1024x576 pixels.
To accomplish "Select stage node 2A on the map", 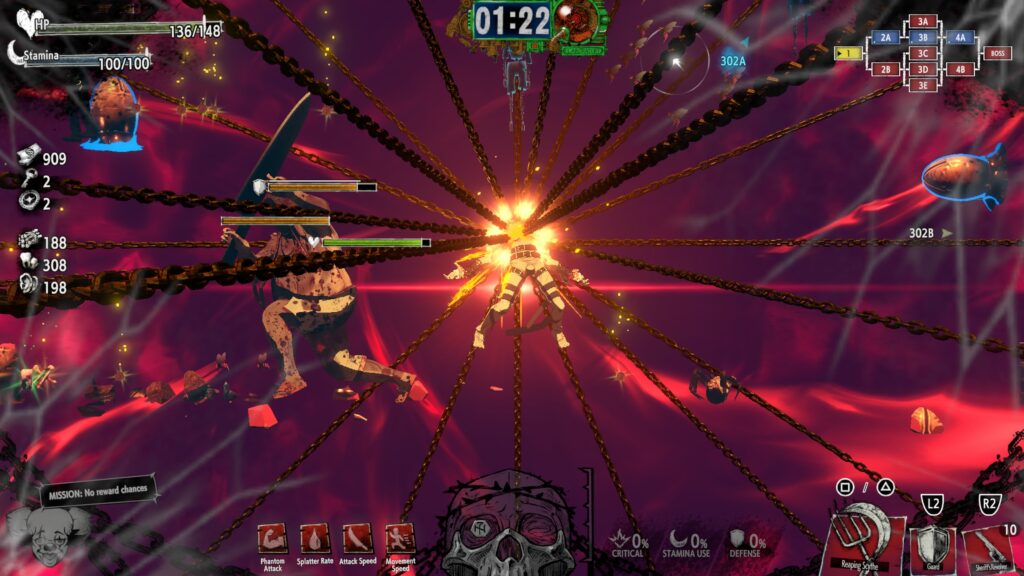I will (x=885, y=38).
